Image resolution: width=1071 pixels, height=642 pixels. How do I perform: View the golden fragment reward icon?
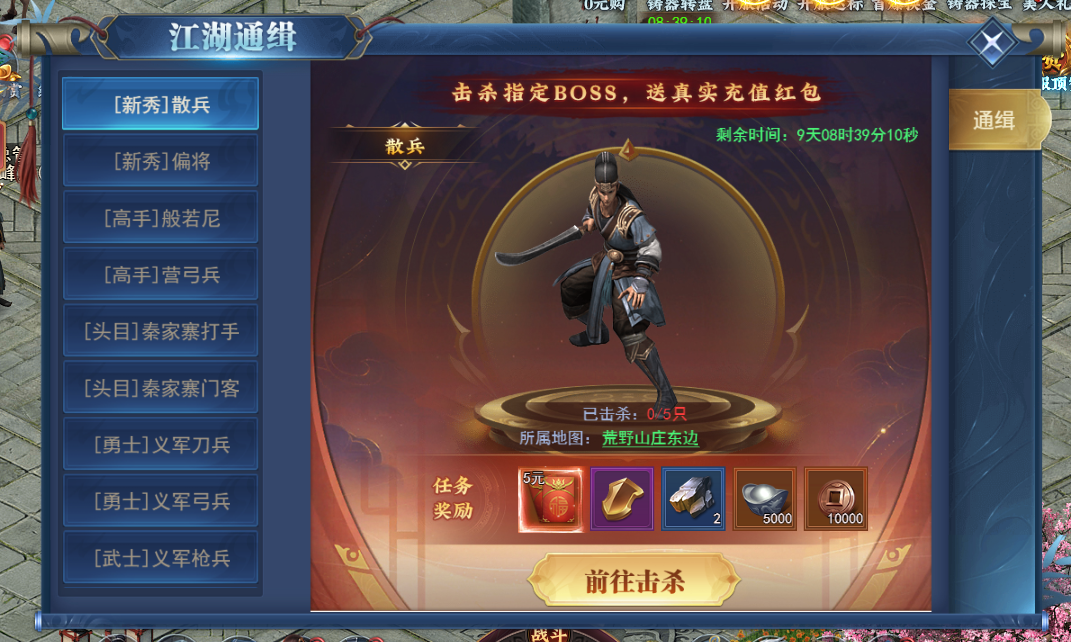tap(622, 499)
